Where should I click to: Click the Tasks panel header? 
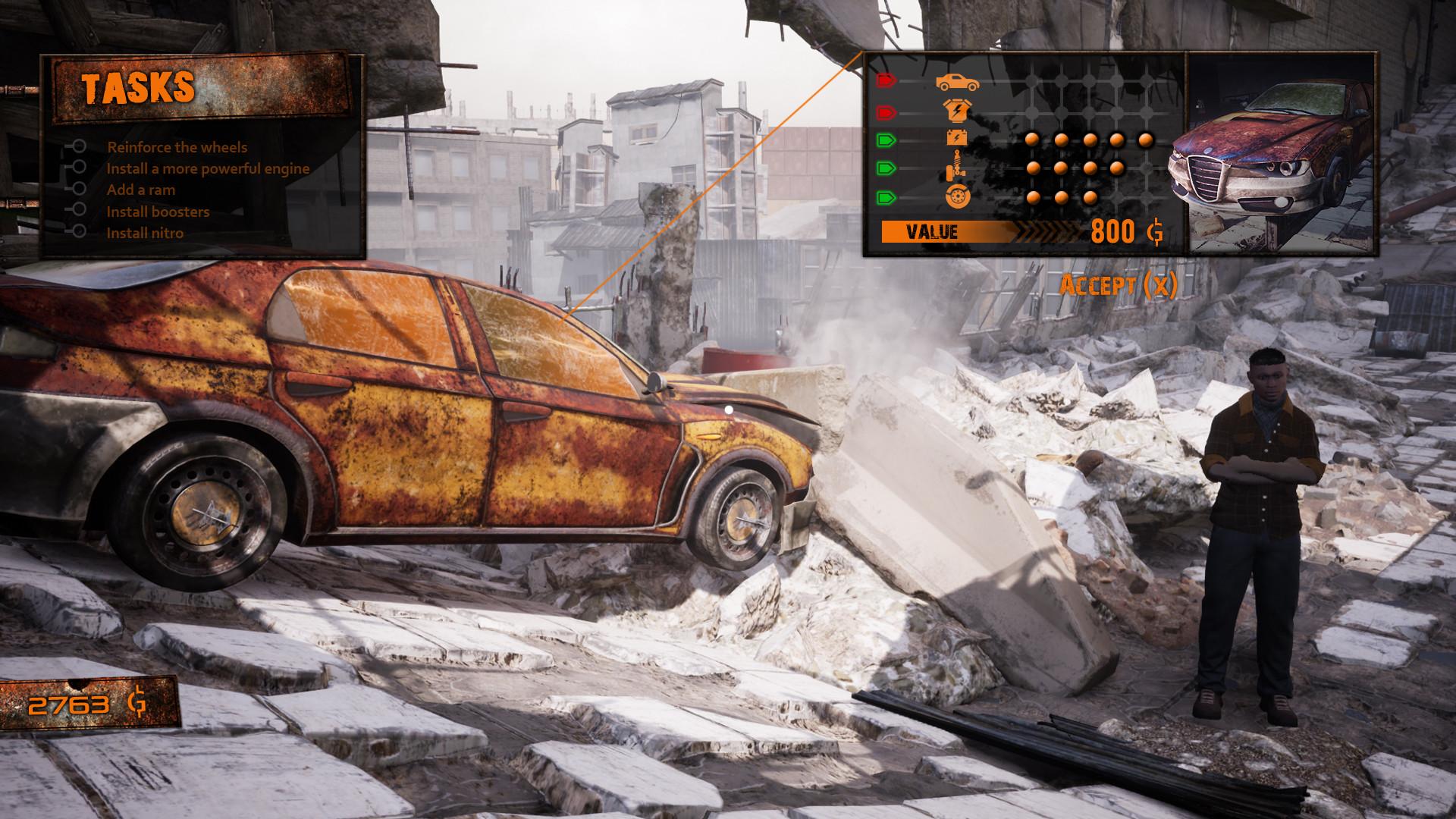(140, 87)
